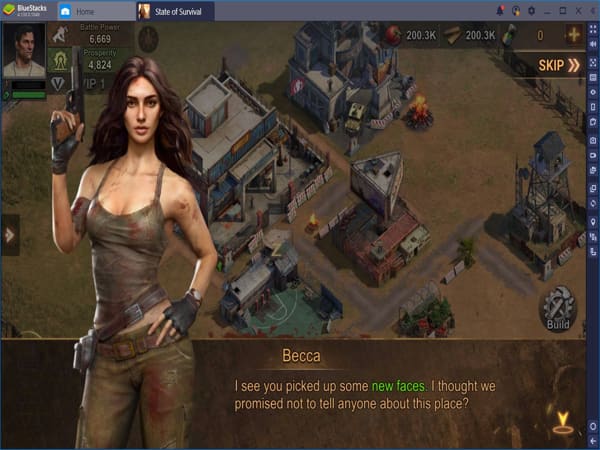
Task: Click the plus button to add resources
Action: [x=574, y=35]
